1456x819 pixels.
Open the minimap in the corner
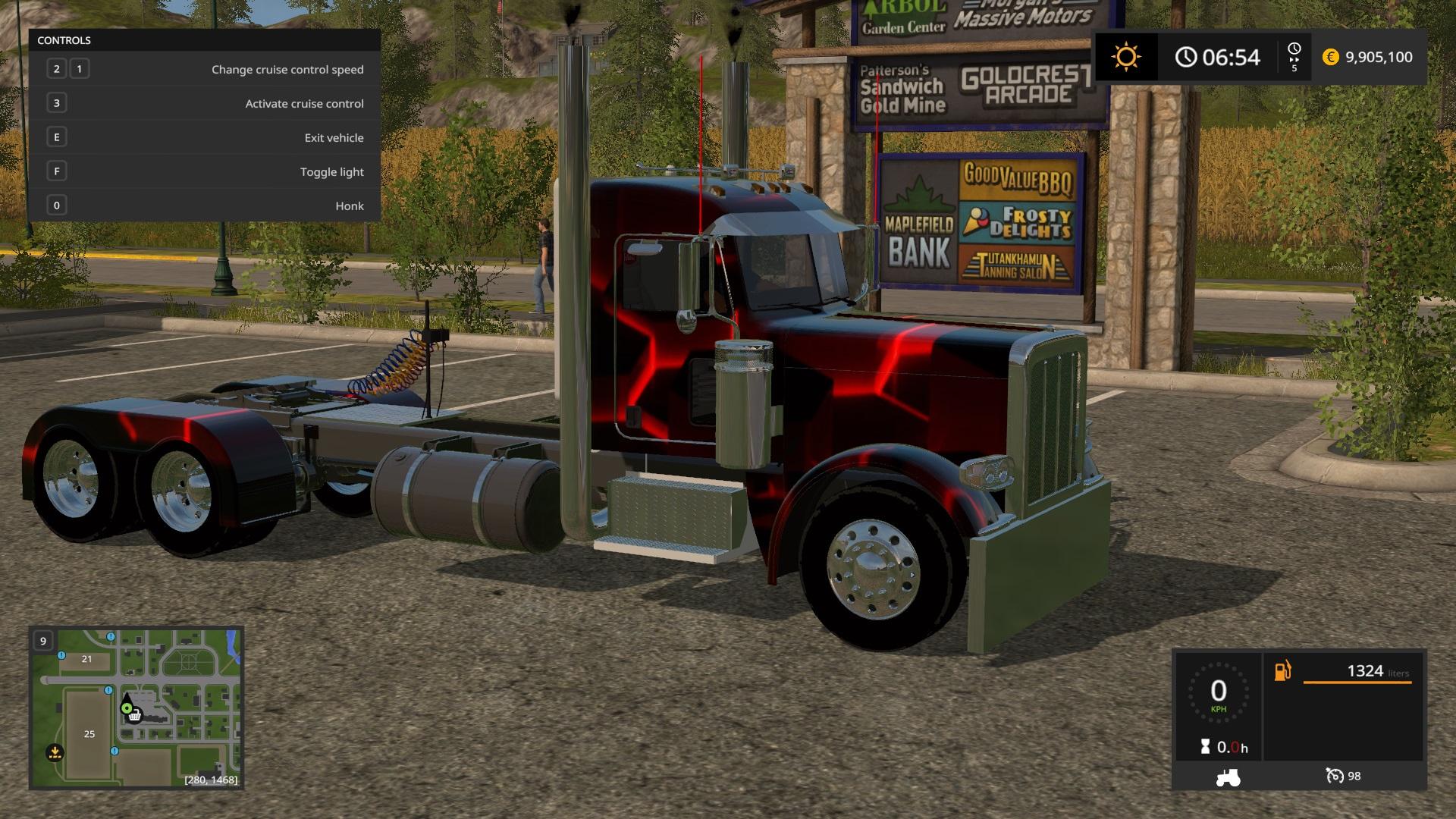coord(136,707)
